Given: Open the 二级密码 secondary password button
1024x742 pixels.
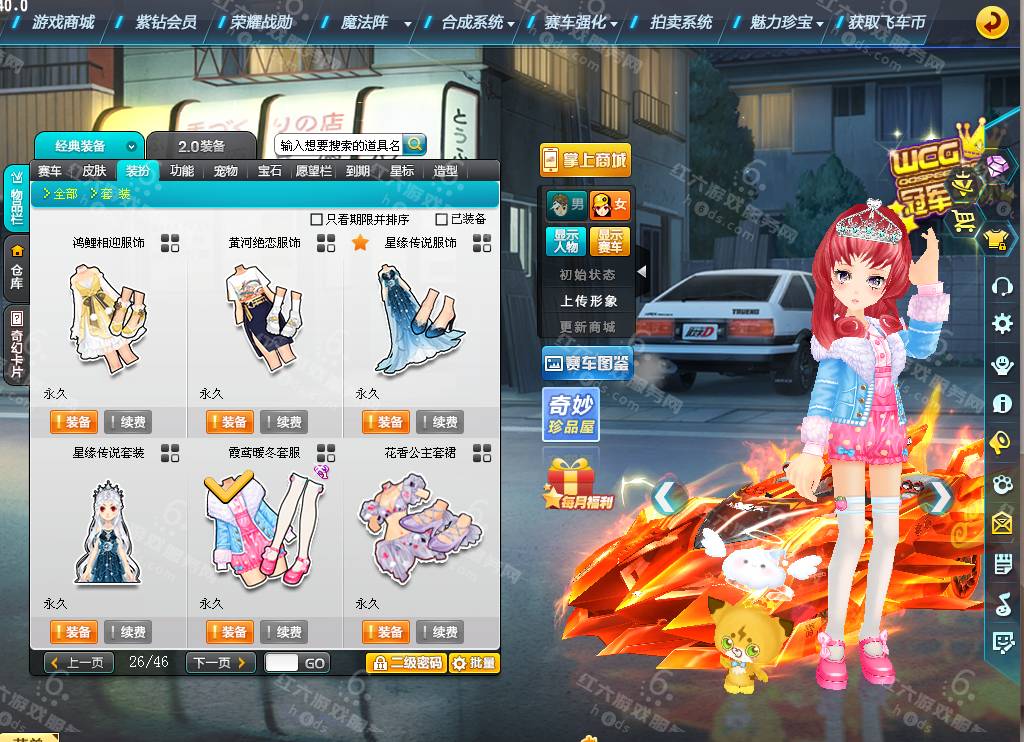Looking at the screenshot, I should point(405,662).
